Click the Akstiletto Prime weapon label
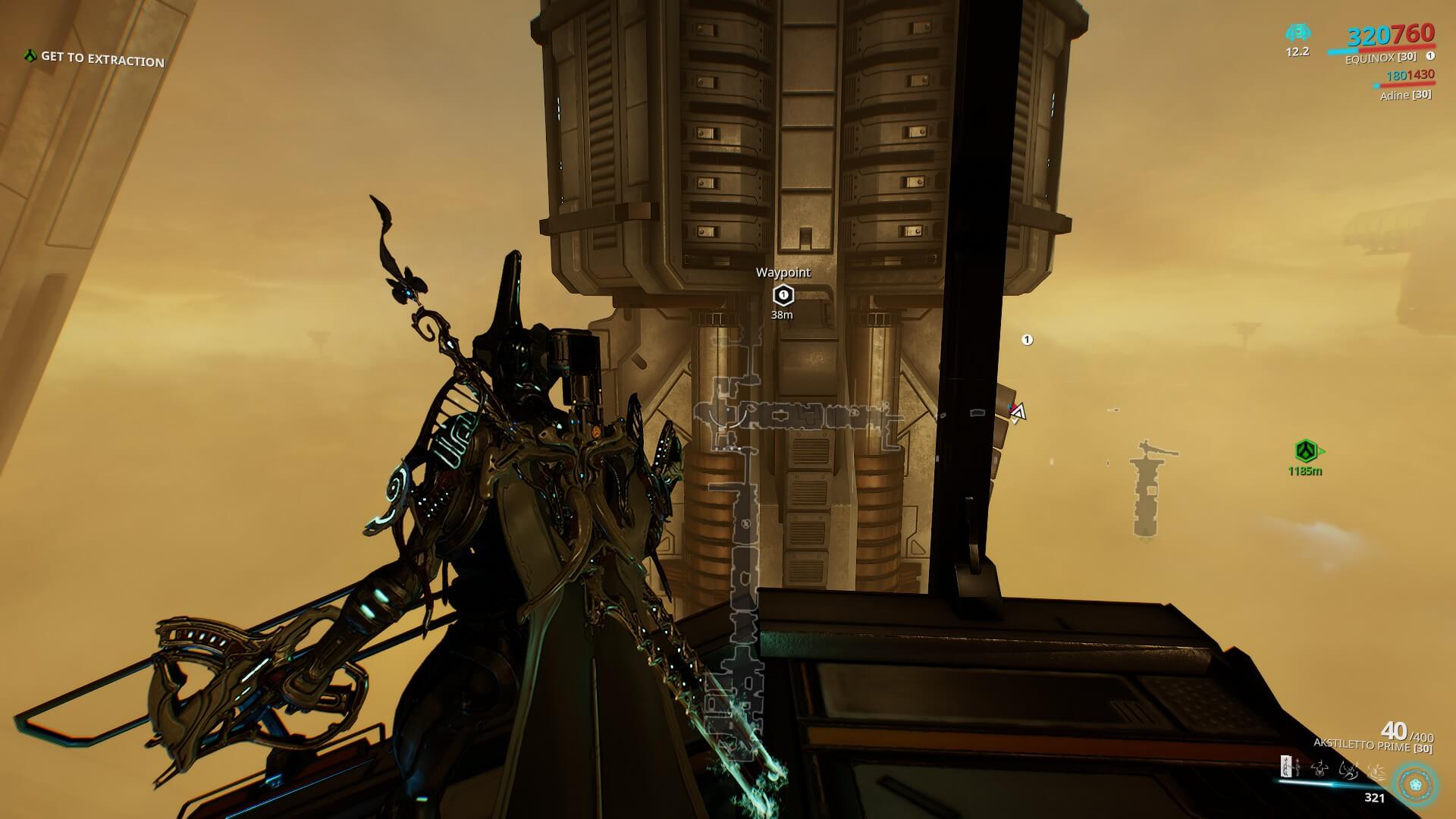 [x=1361, y=746]
